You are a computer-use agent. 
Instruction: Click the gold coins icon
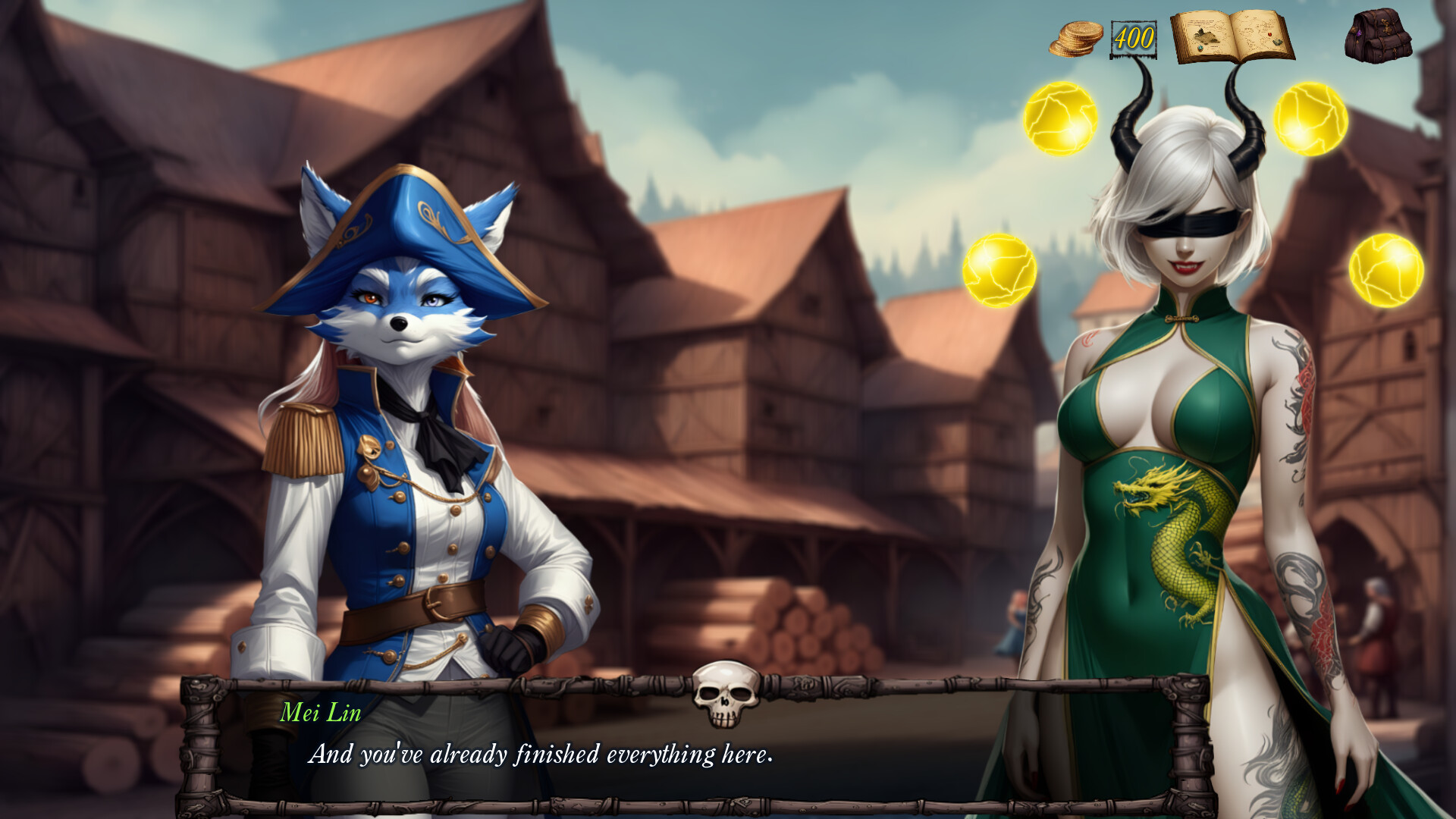(1075, 39)
